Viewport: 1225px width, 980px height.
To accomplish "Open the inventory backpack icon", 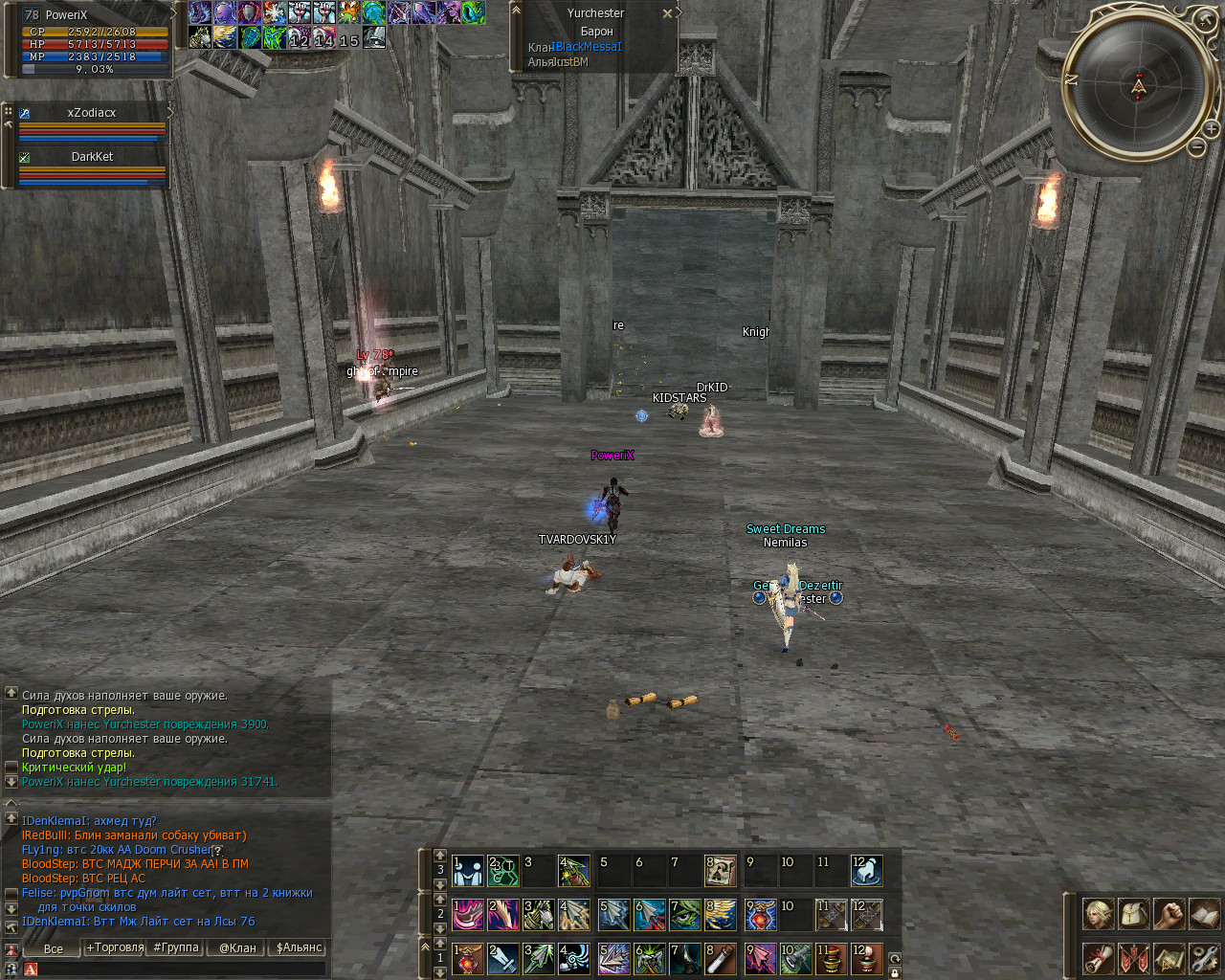I will coord(1133,914).
